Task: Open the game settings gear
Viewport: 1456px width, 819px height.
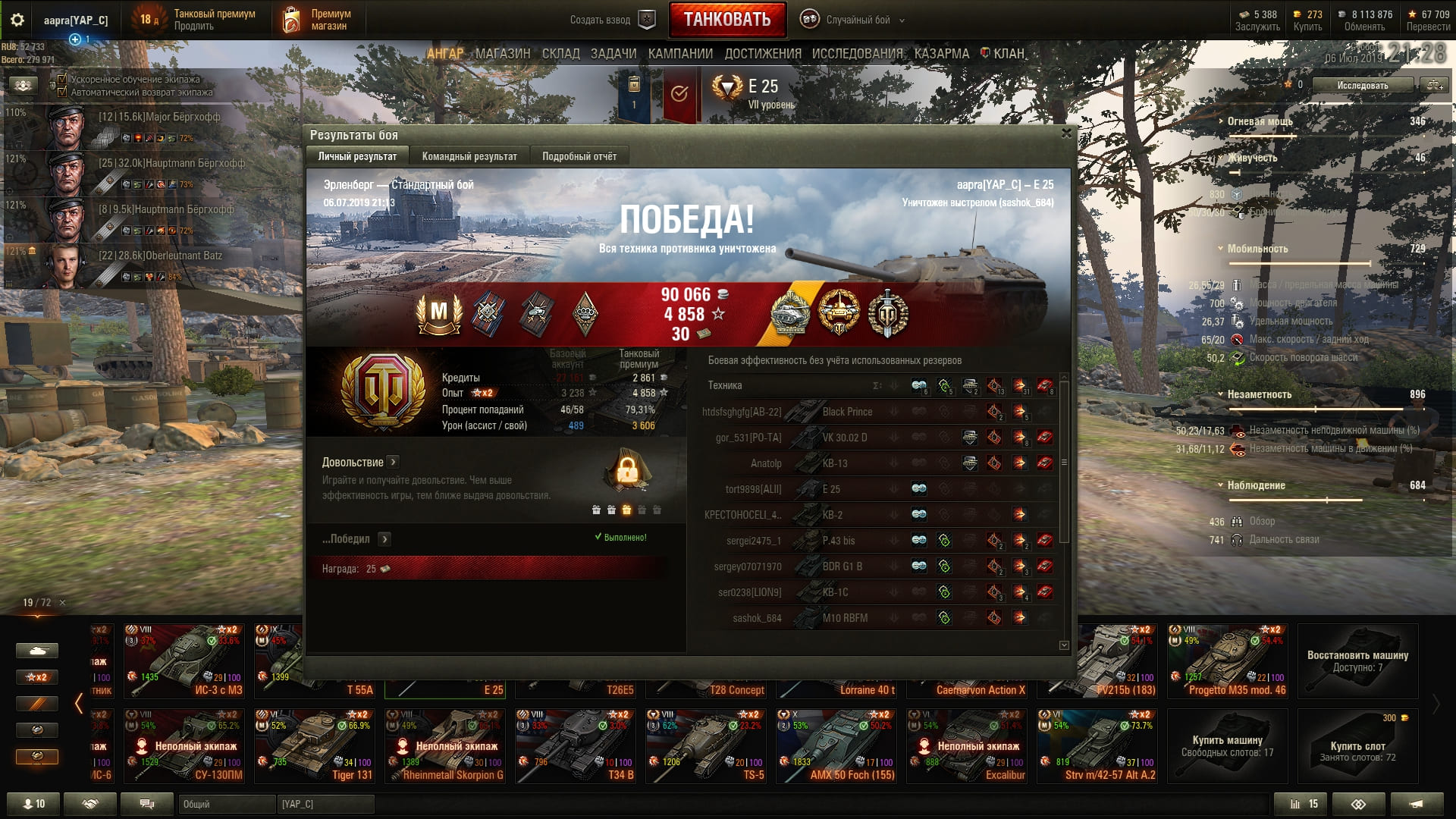Action: pyautogui.click(x=17, y=20)
